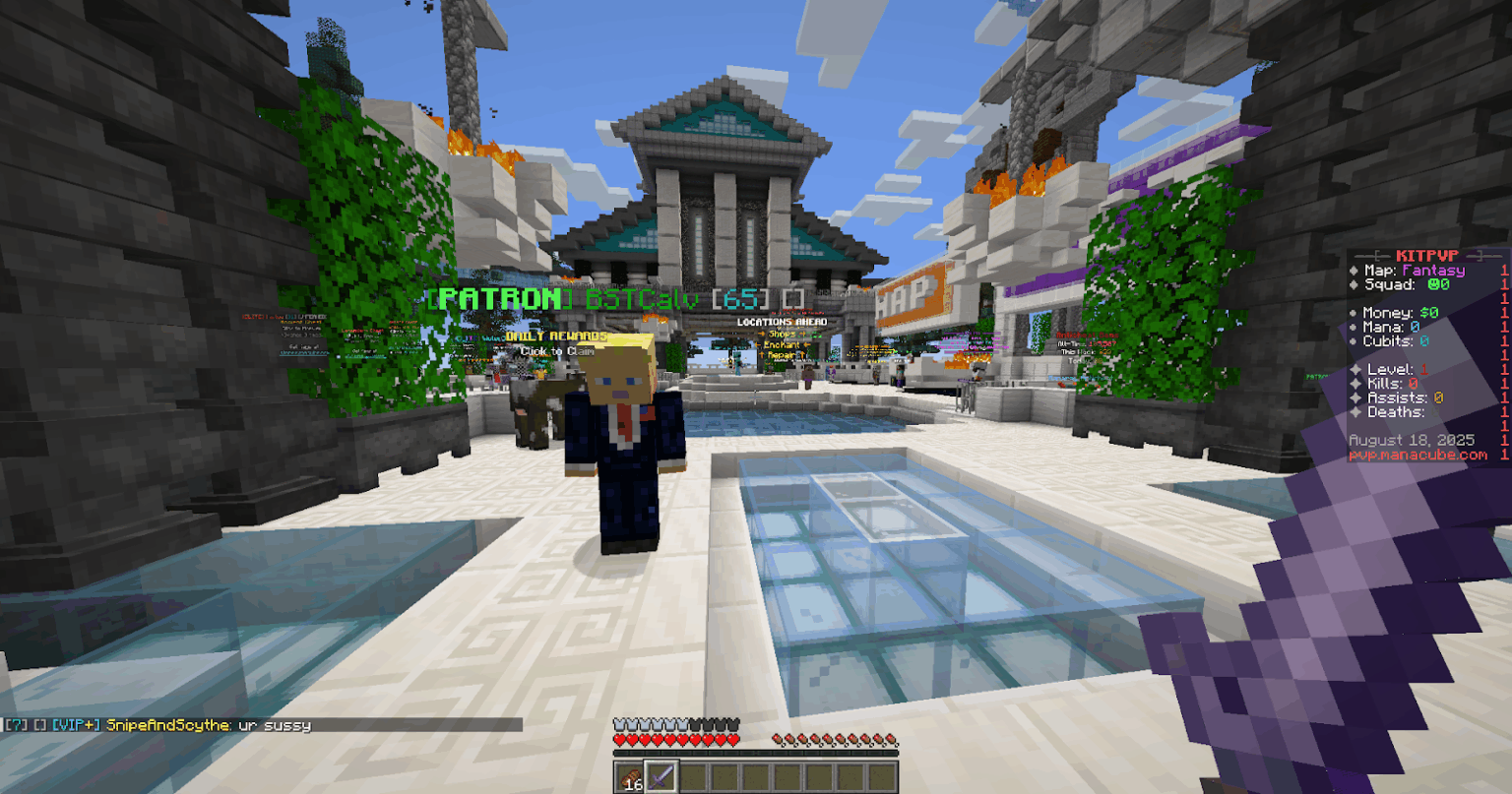Screen dimensions: 1512x794
Task: Click the DAILY REWARDS hologram title
Action: click(x=556, y=335)
